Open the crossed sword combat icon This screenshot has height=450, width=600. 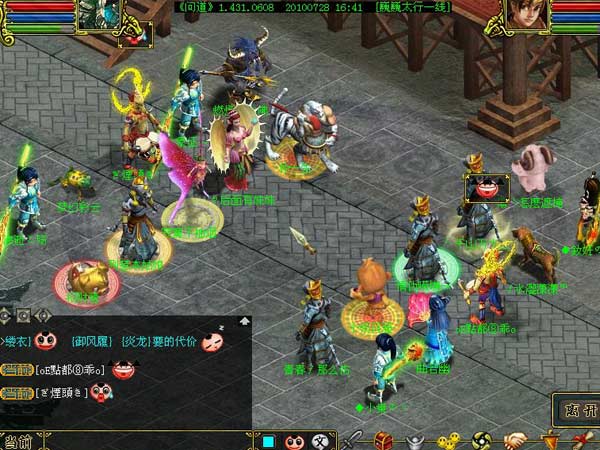pyautogui.click(x=356, y=440)
